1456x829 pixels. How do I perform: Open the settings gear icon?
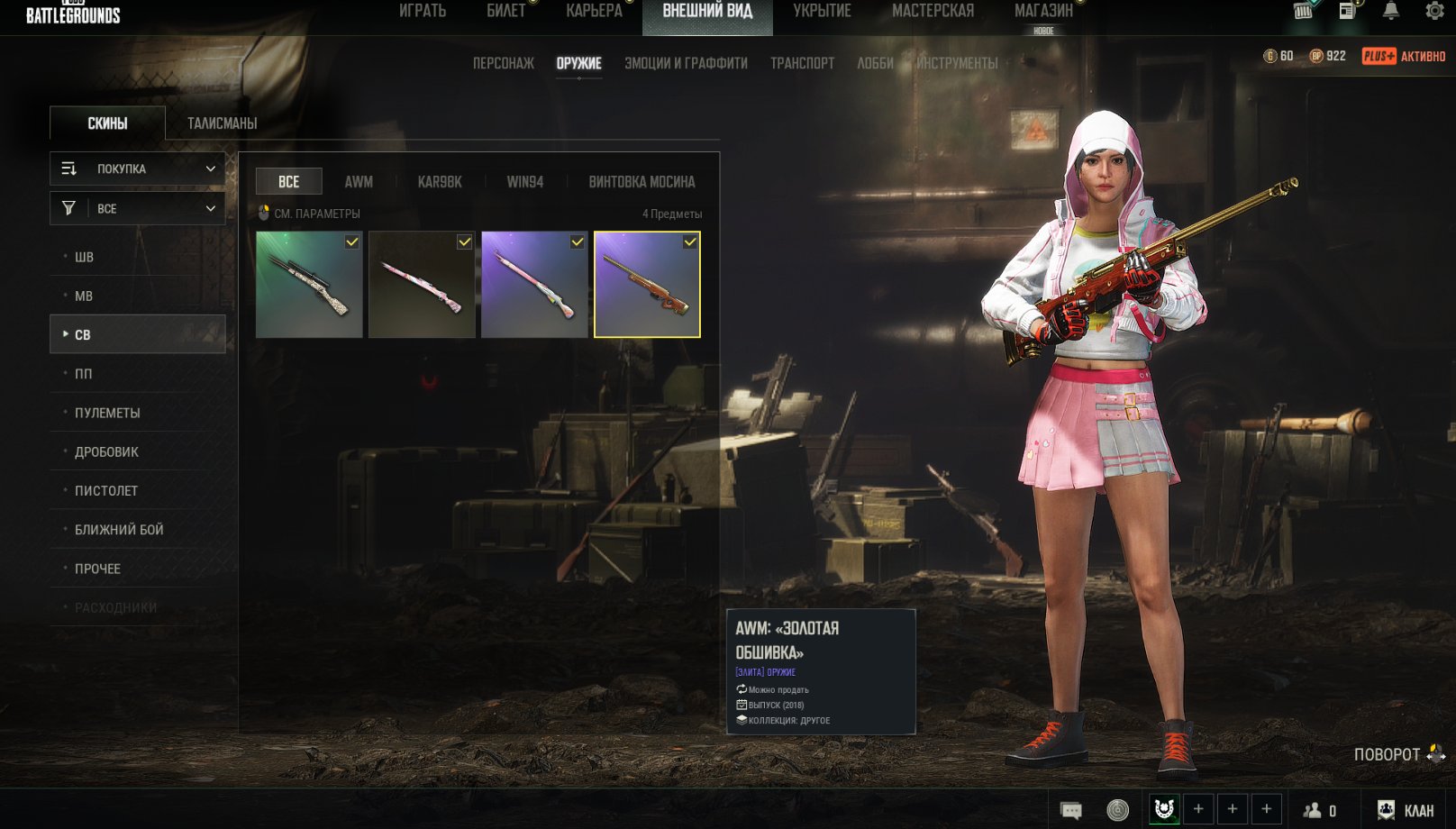click(x=1434, y=11)
